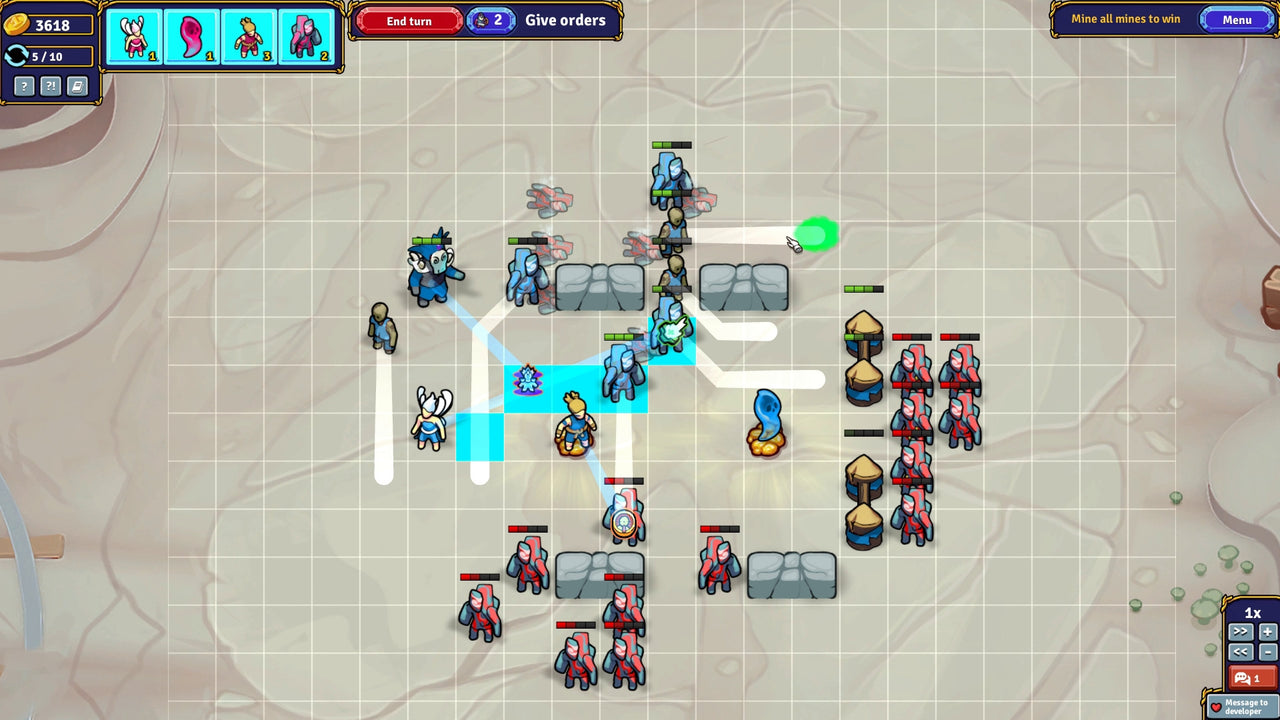Open the Menu in the top right
This screenshot has height=720, width=1280.
coord(1237,19)
